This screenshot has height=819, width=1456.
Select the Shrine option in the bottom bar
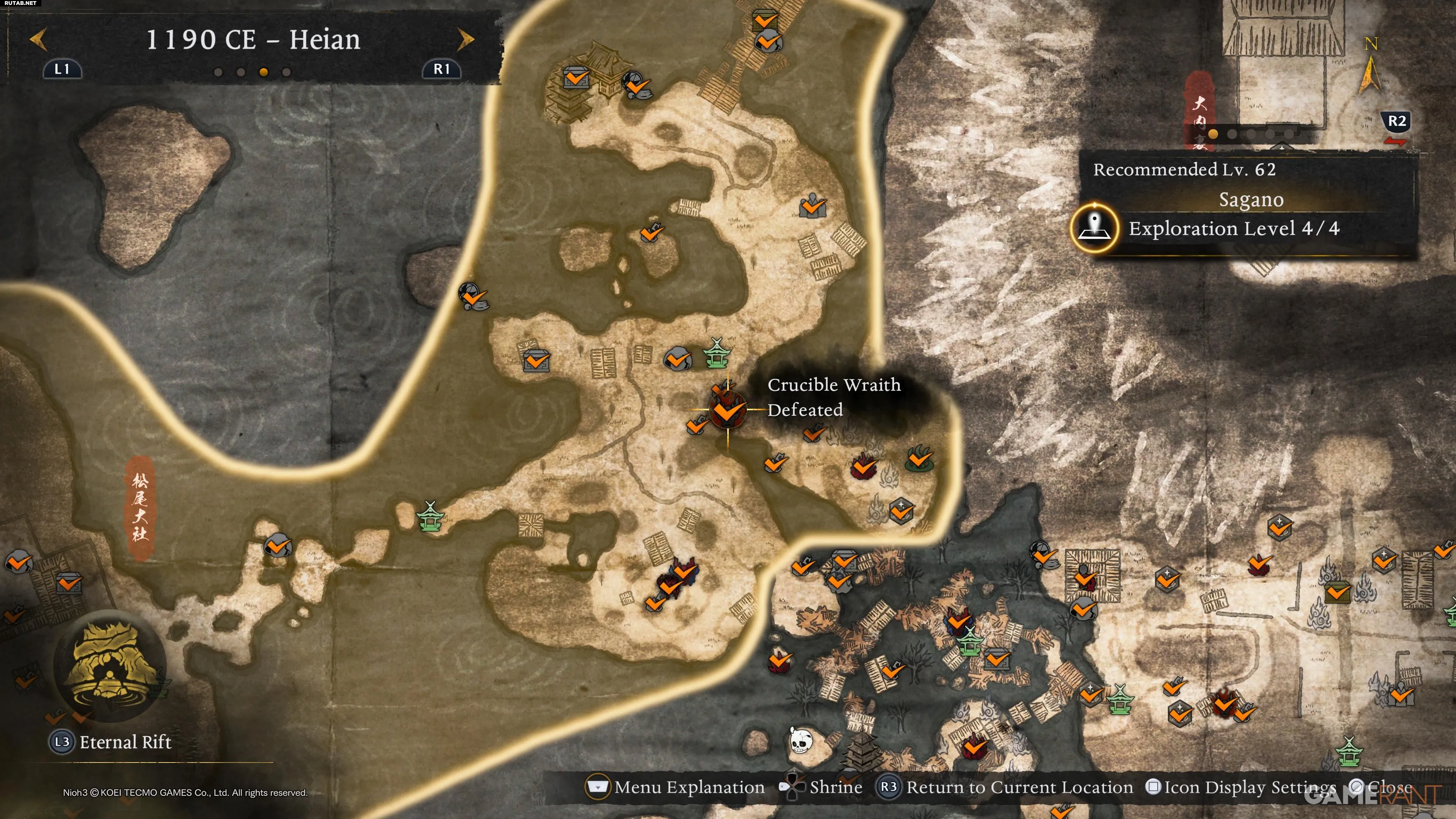[x=821, y=787]
